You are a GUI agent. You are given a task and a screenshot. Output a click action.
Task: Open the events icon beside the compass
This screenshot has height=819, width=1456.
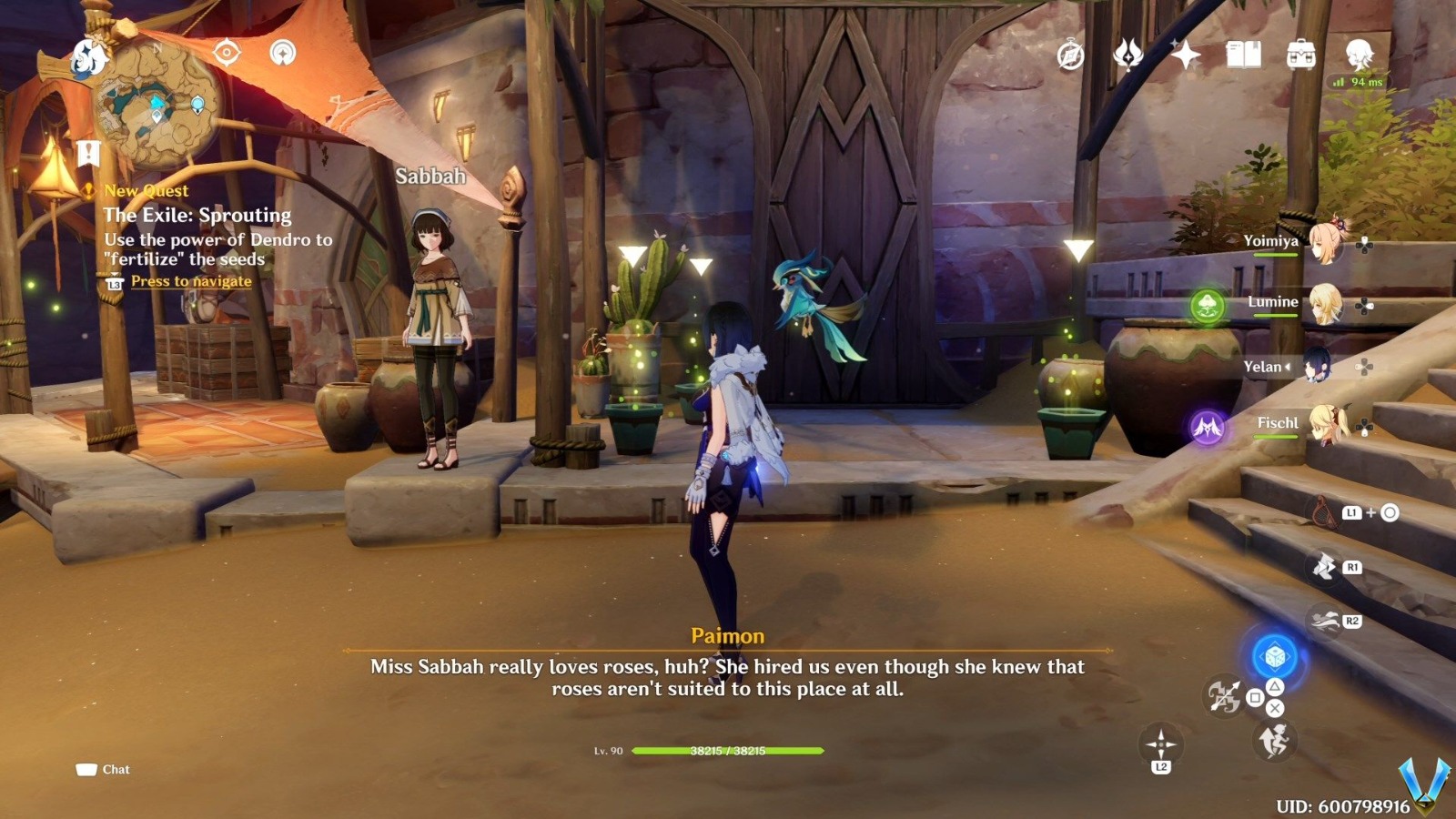point(1128,56)
